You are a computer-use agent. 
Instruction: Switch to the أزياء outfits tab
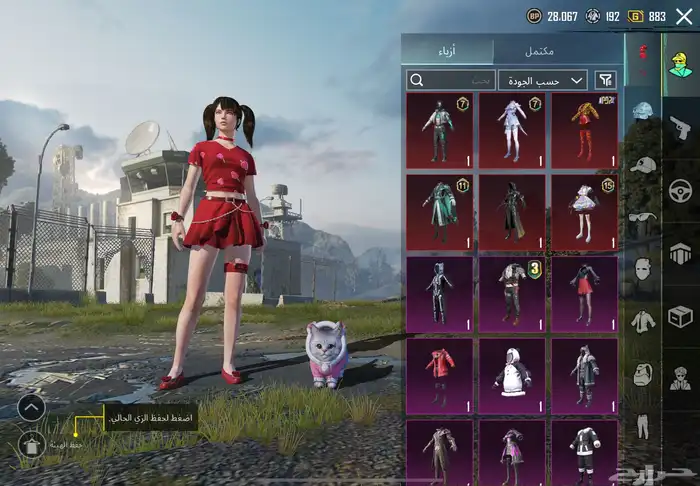pos(449,50)
